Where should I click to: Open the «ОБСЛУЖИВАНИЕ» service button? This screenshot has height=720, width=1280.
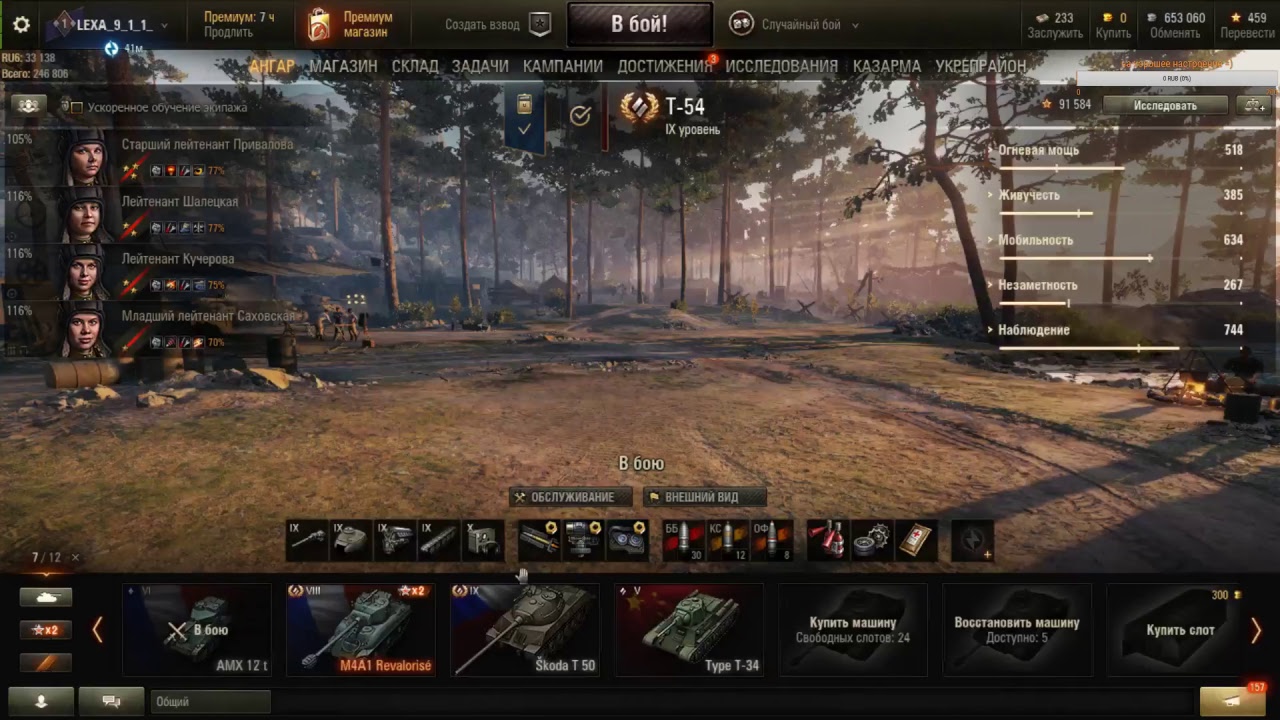(571, 497)
